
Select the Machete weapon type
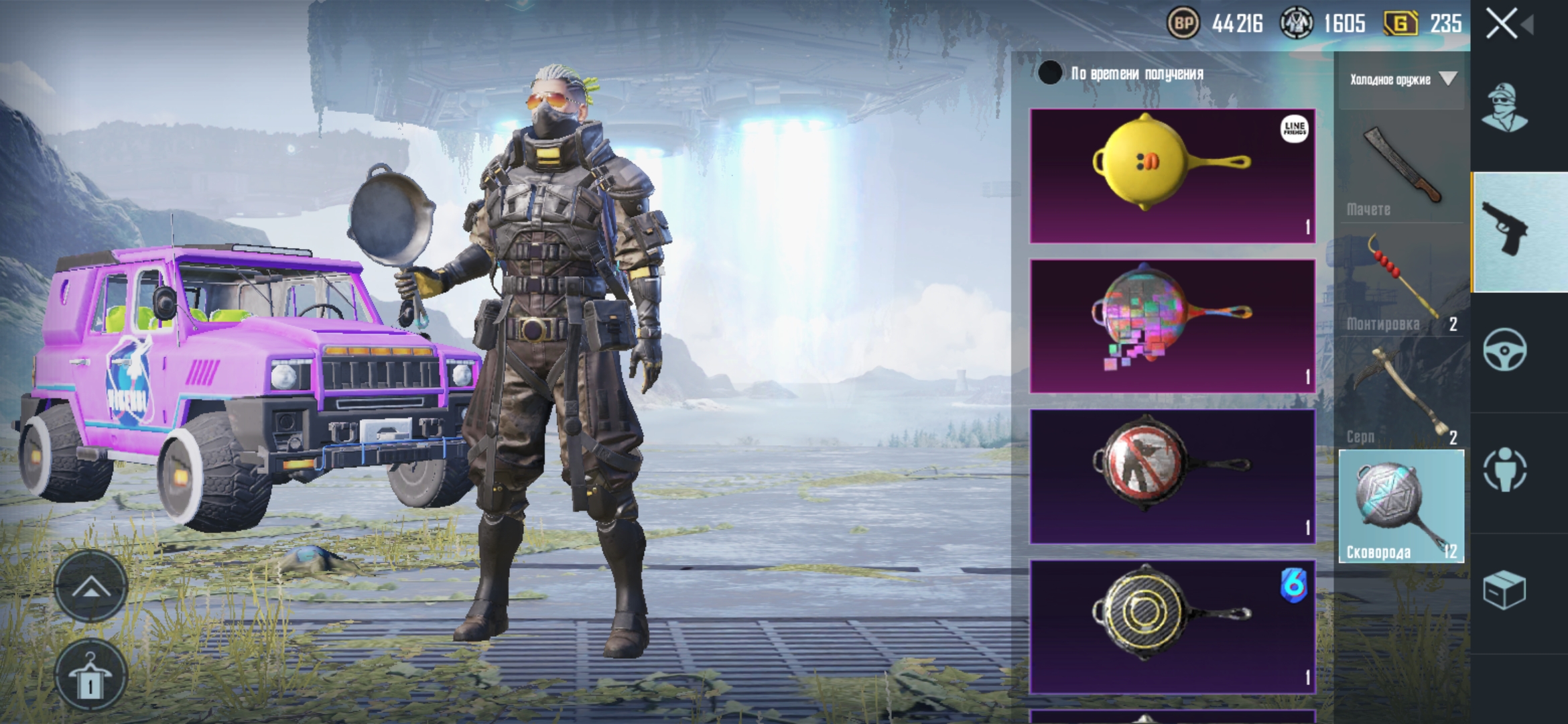1402,169
